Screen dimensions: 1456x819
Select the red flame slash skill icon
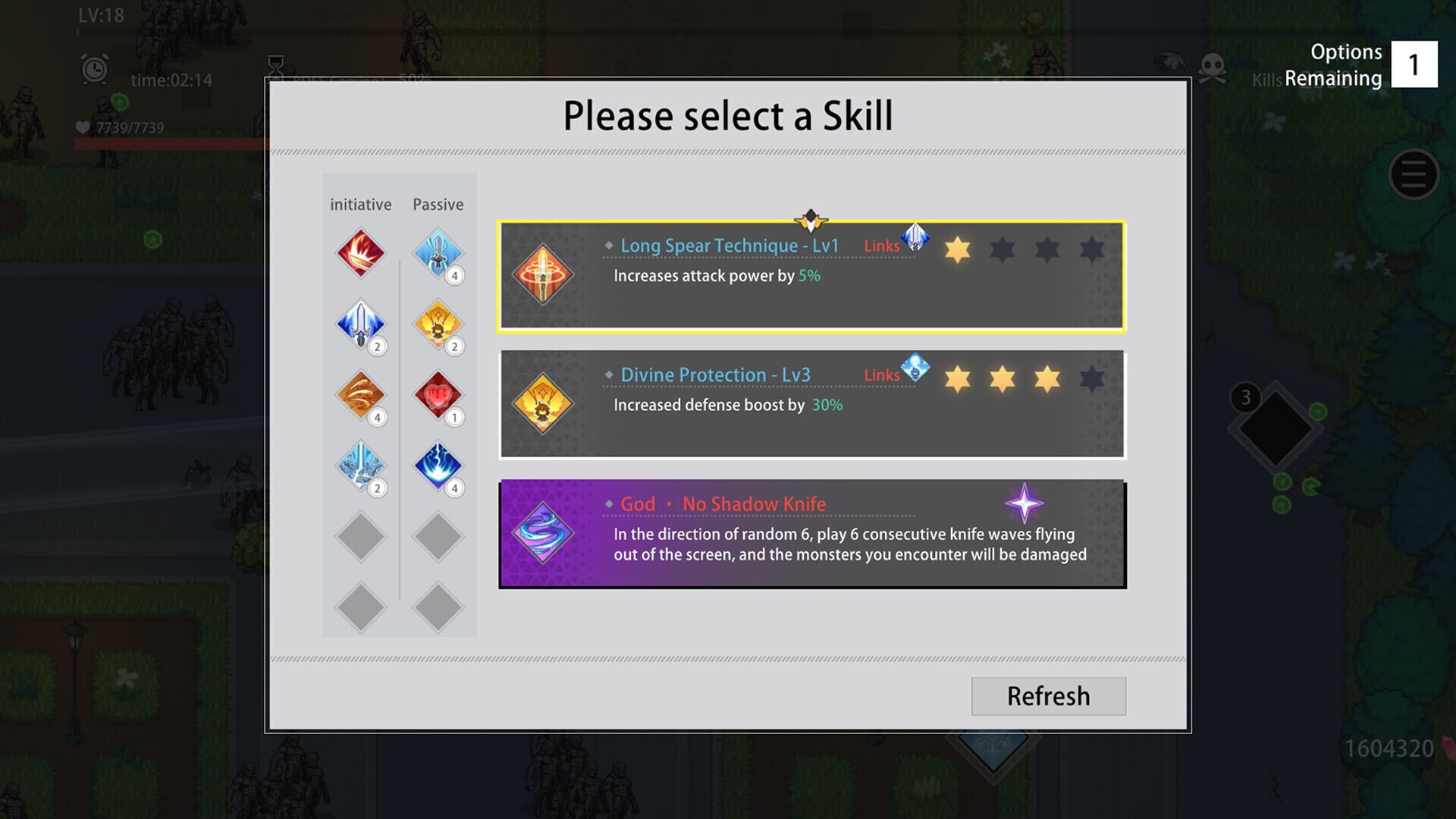pyautogui.click(x=360, y=253)
